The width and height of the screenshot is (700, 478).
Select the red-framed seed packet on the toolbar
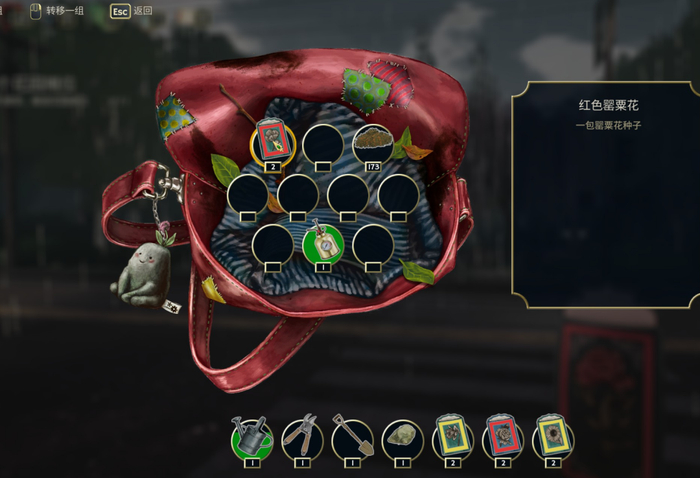coord(502,437)
